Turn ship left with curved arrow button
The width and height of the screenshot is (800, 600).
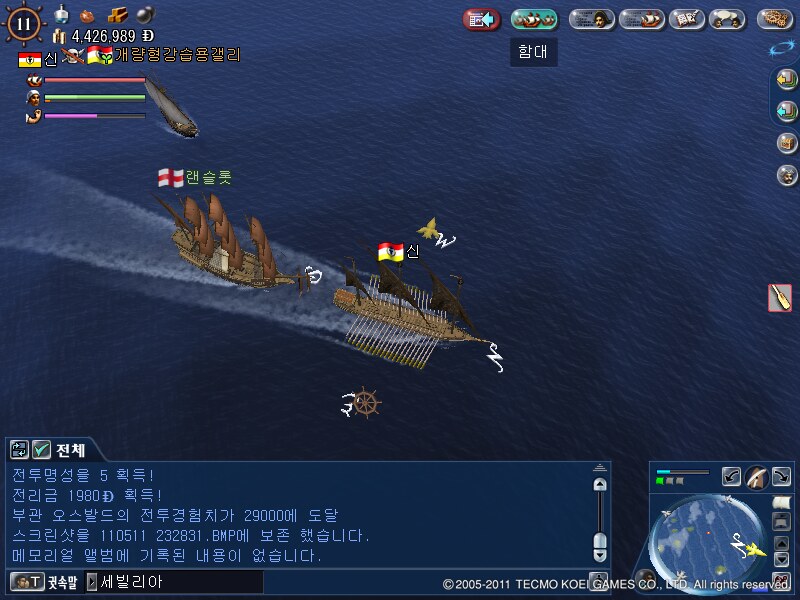point(732,477)
